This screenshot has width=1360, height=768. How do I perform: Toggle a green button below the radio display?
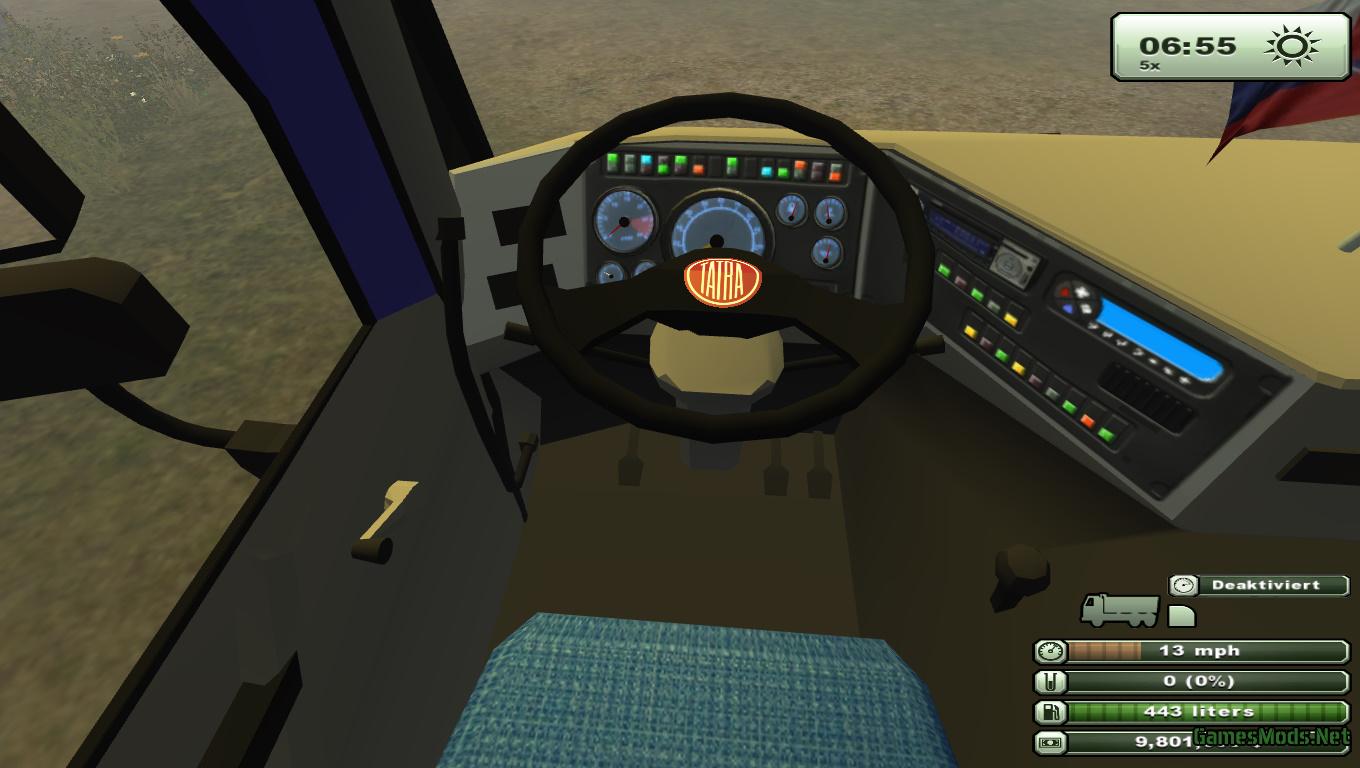(945, 270)
